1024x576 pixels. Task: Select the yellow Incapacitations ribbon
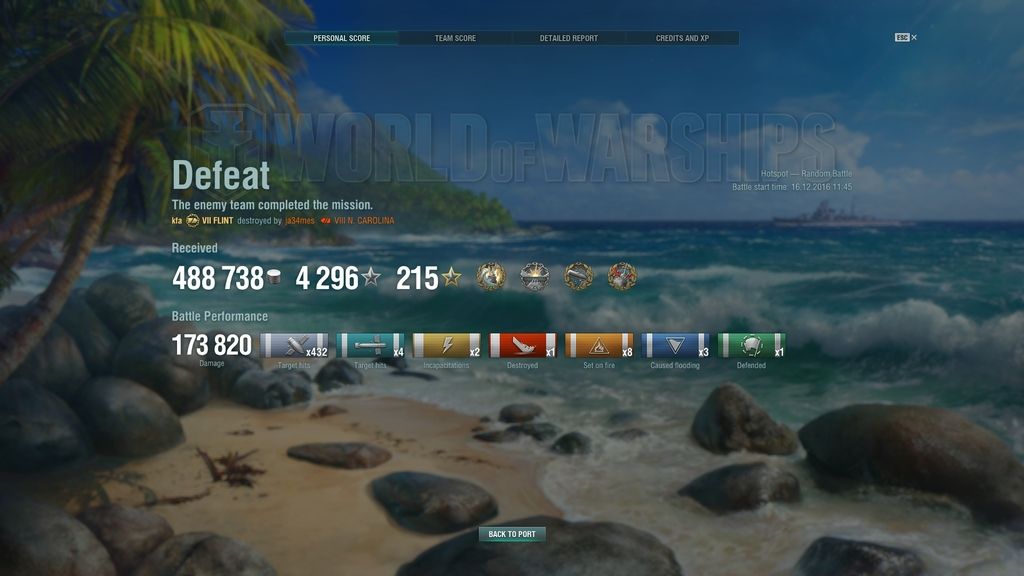point(447,346)
